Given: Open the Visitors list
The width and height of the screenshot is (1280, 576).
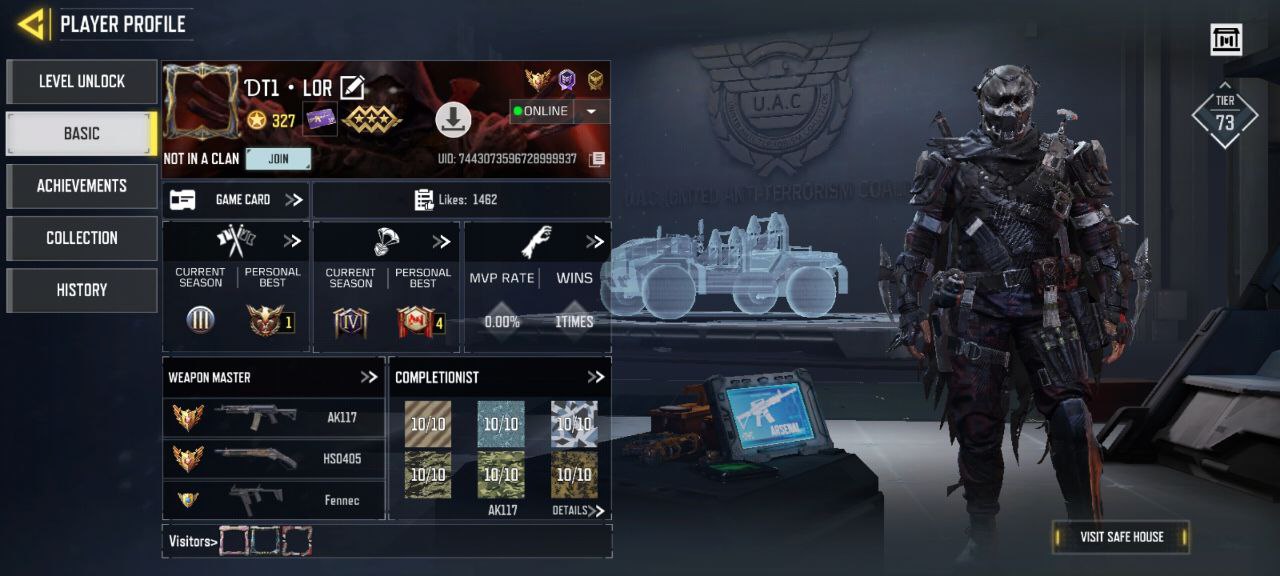Looking at the screenshot, I should point(193,541).
